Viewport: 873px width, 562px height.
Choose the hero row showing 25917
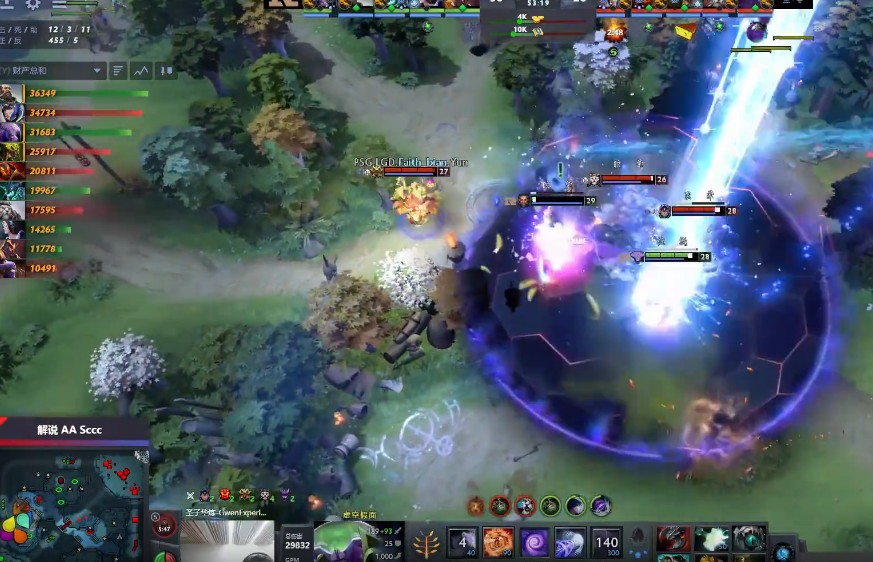tap(13, 152)
